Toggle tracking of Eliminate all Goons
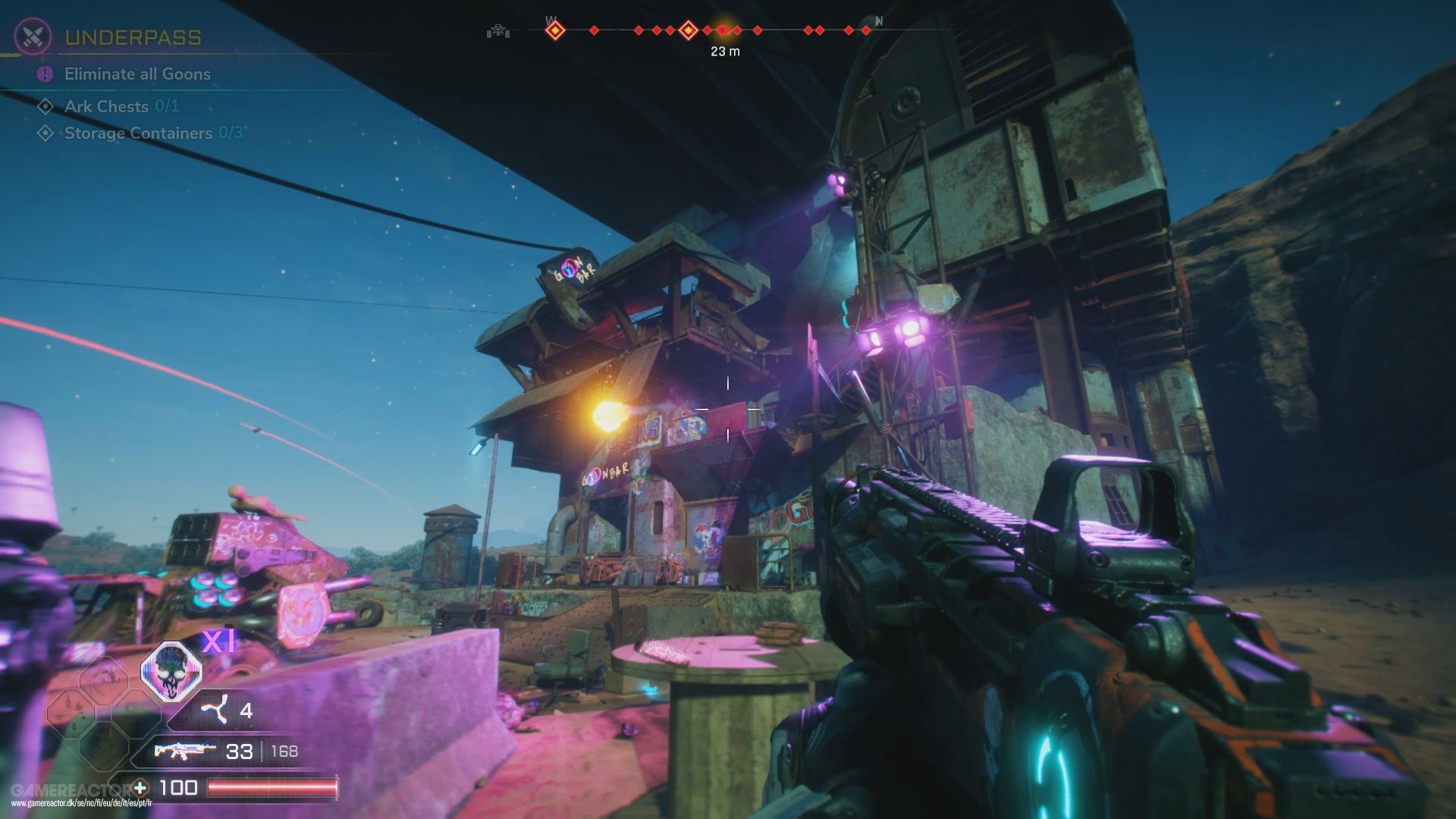 coord(136,74)
